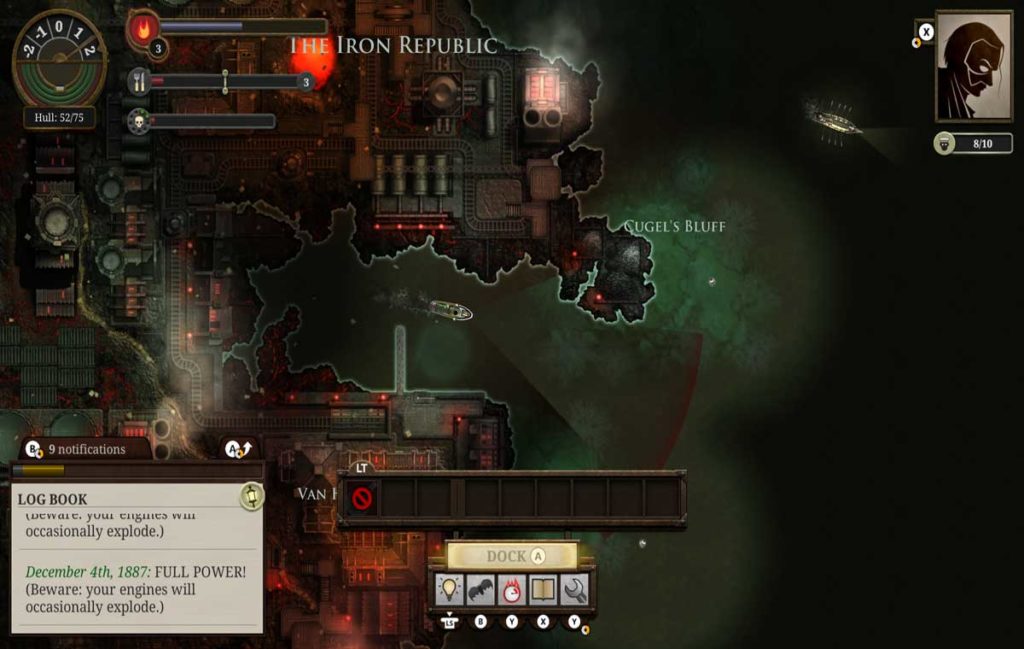Toggle the ship's lightbulb lamp
Viewport: 1024px width, 649px height.
pyautogui.click(x=449, y=590)
